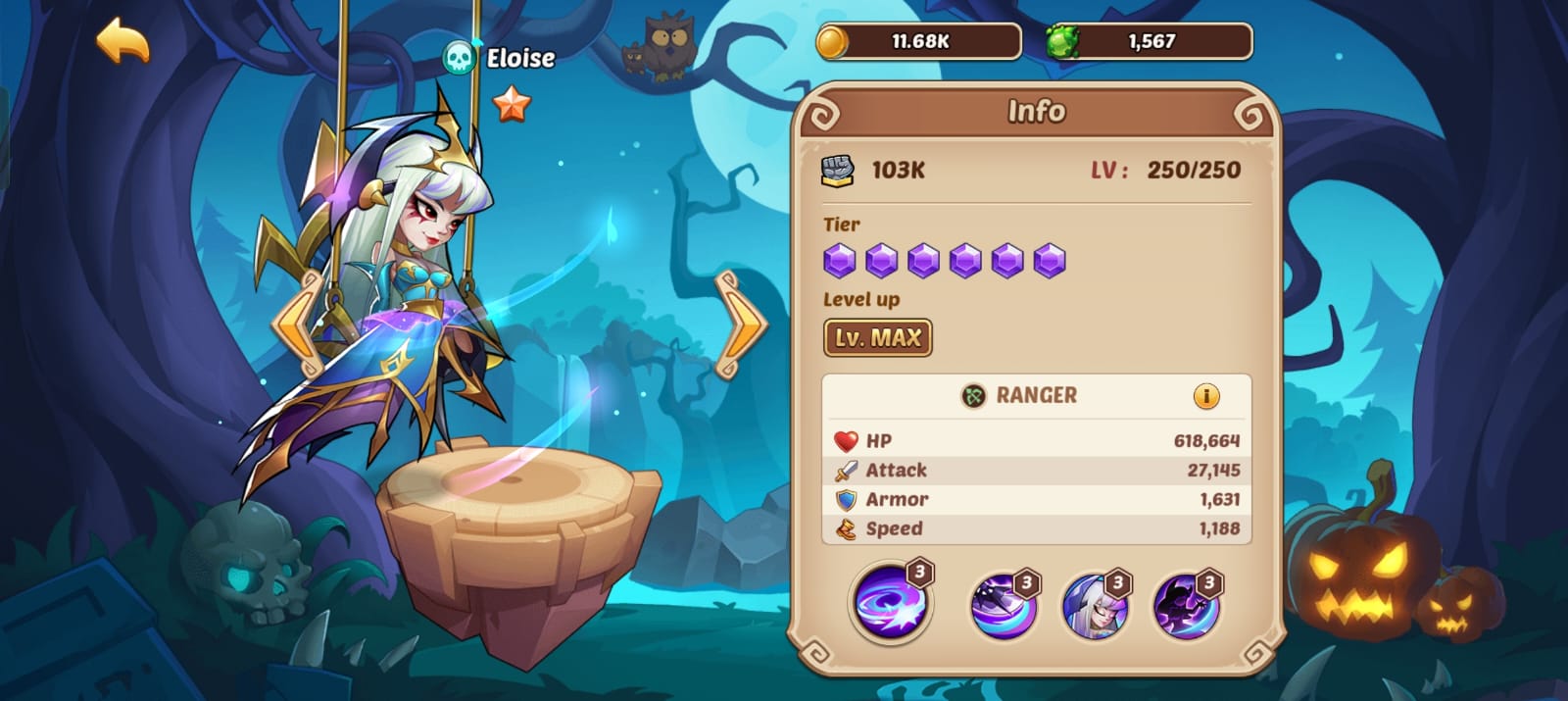Viewport: 1568px width, 701px height.
Task: Click the Lv. MAX level up button
Action: point(877,338)
